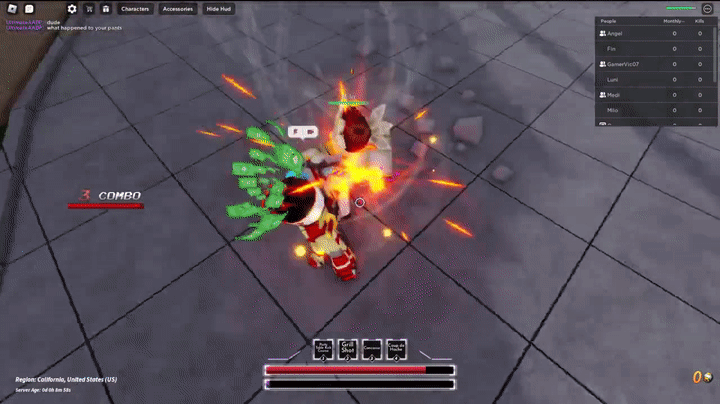Use the Coup de Hache ability
The height and width of the screenshot is (404, 720).
[x=397, y=349]
